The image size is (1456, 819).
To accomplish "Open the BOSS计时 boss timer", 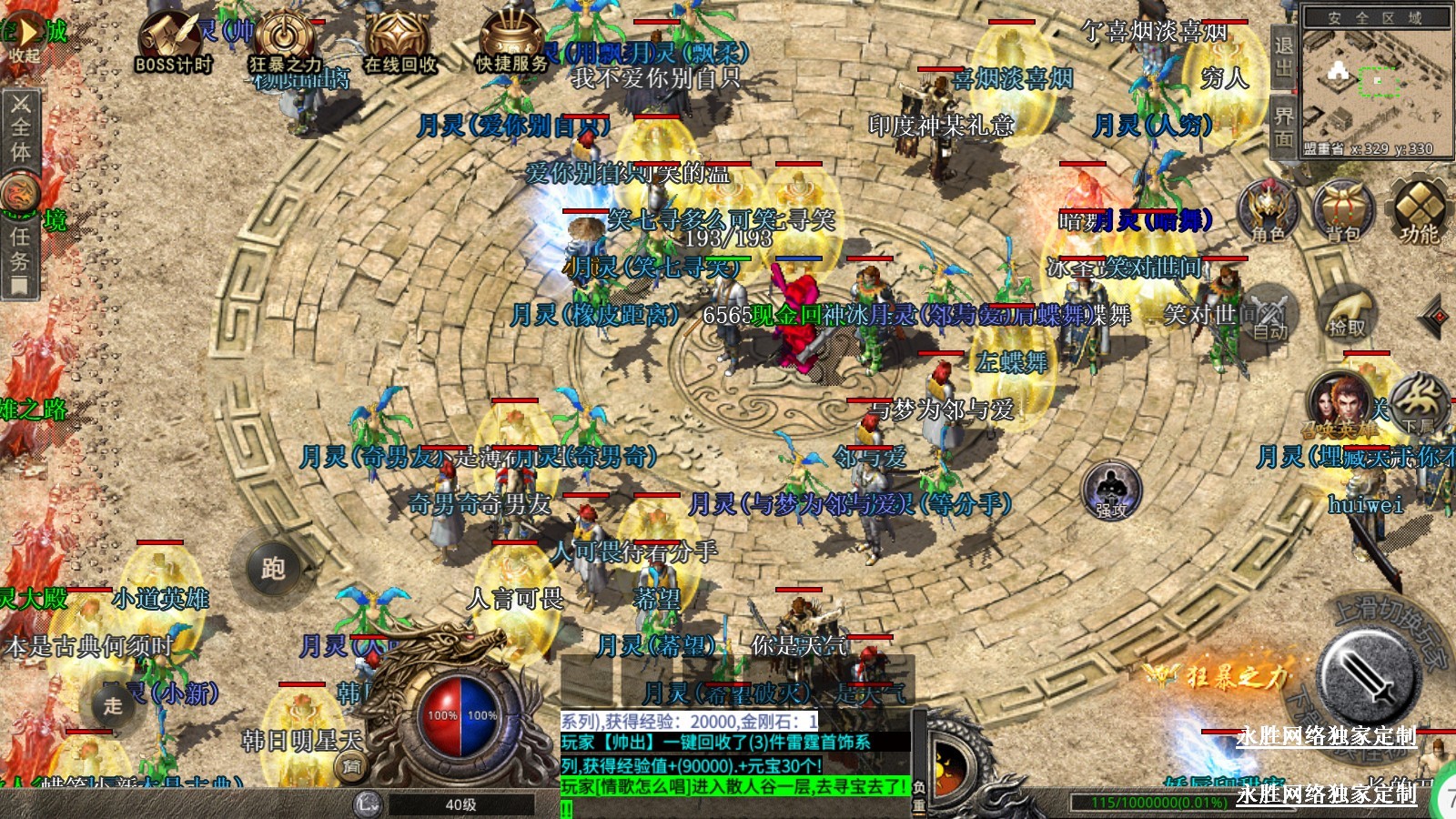I will click(173, 42).
